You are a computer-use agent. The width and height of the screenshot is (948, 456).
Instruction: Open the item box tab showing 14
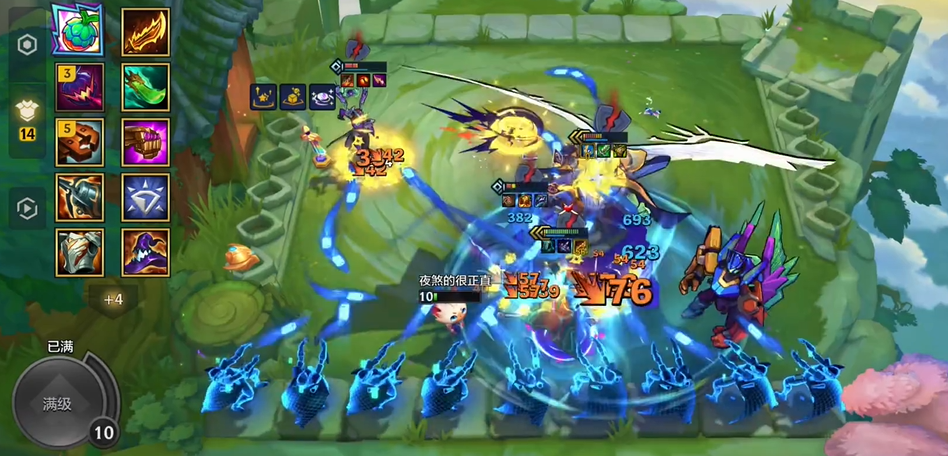28,117
